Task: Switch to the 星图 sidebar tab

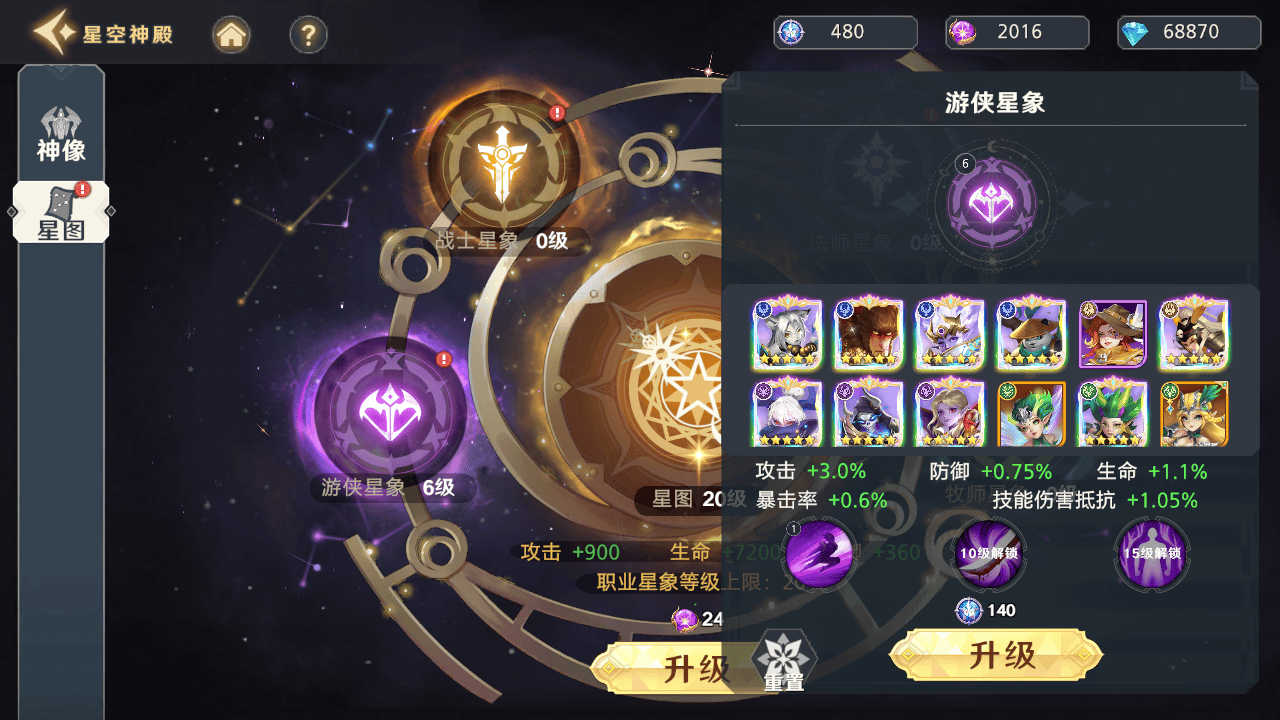Action: (x=61, y=208)
